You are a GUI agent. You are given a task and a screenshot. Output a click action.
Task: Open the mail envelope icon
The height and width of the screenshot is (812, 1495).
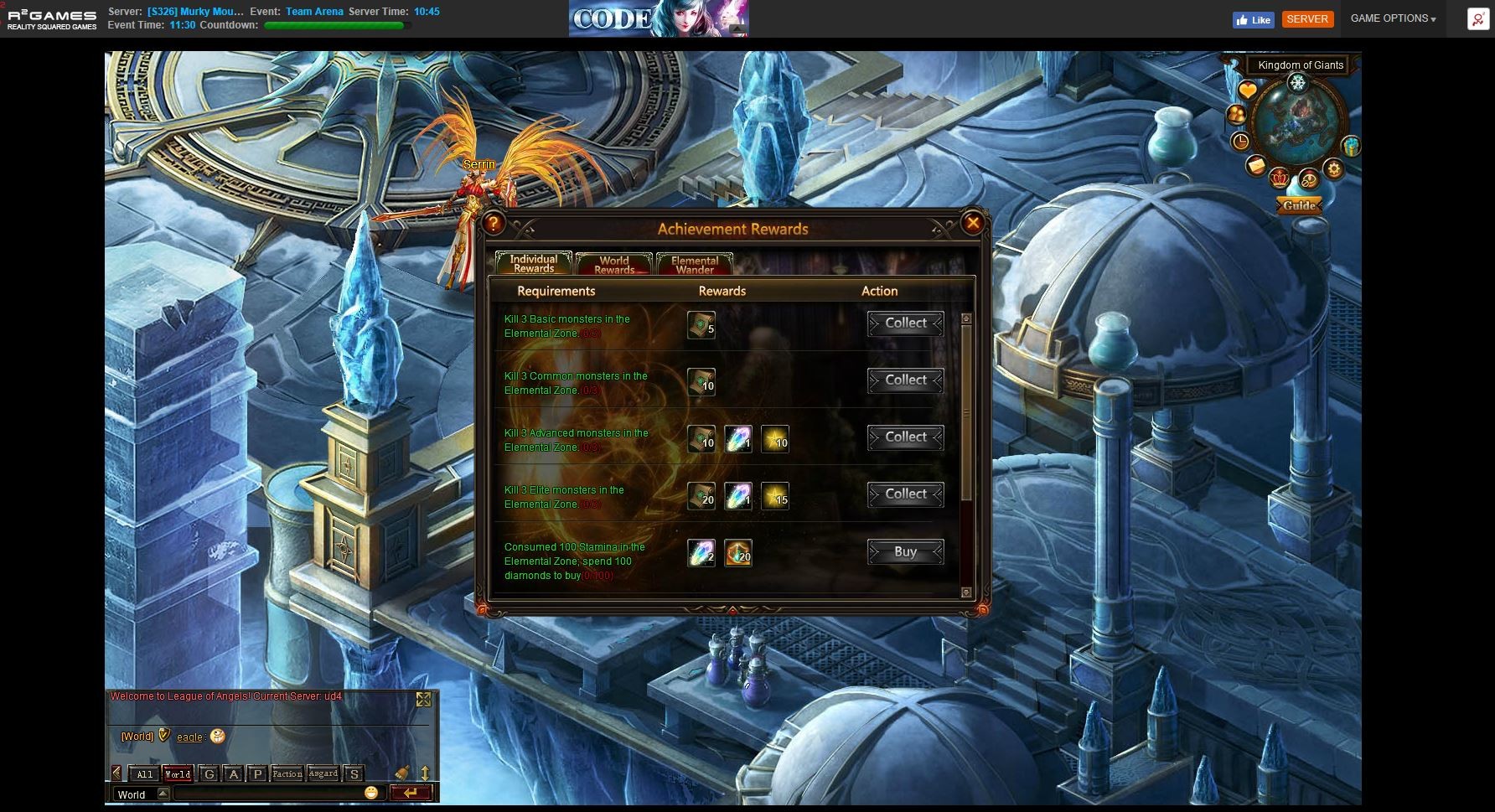1256,165
